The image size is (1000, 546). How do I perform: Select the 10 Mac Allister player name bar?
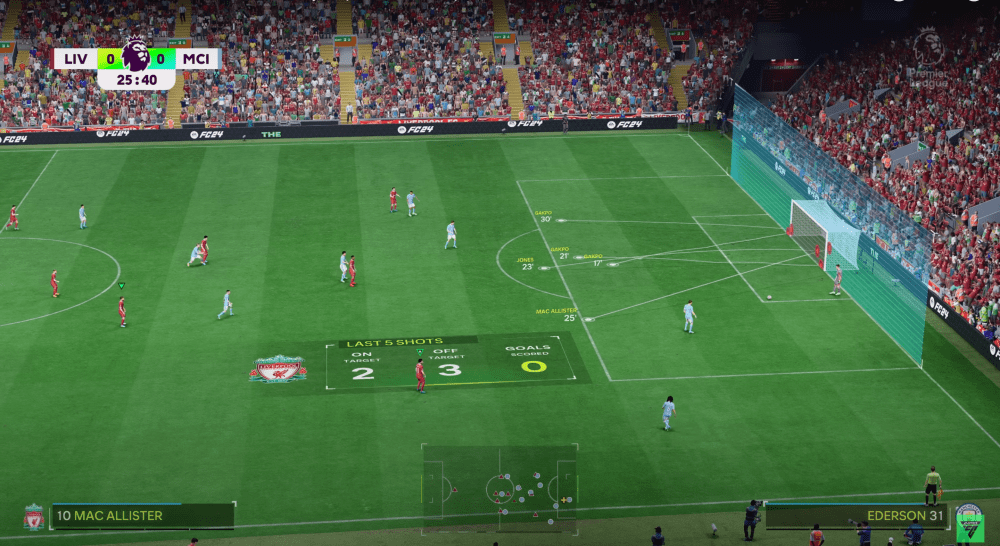point(142,516)
